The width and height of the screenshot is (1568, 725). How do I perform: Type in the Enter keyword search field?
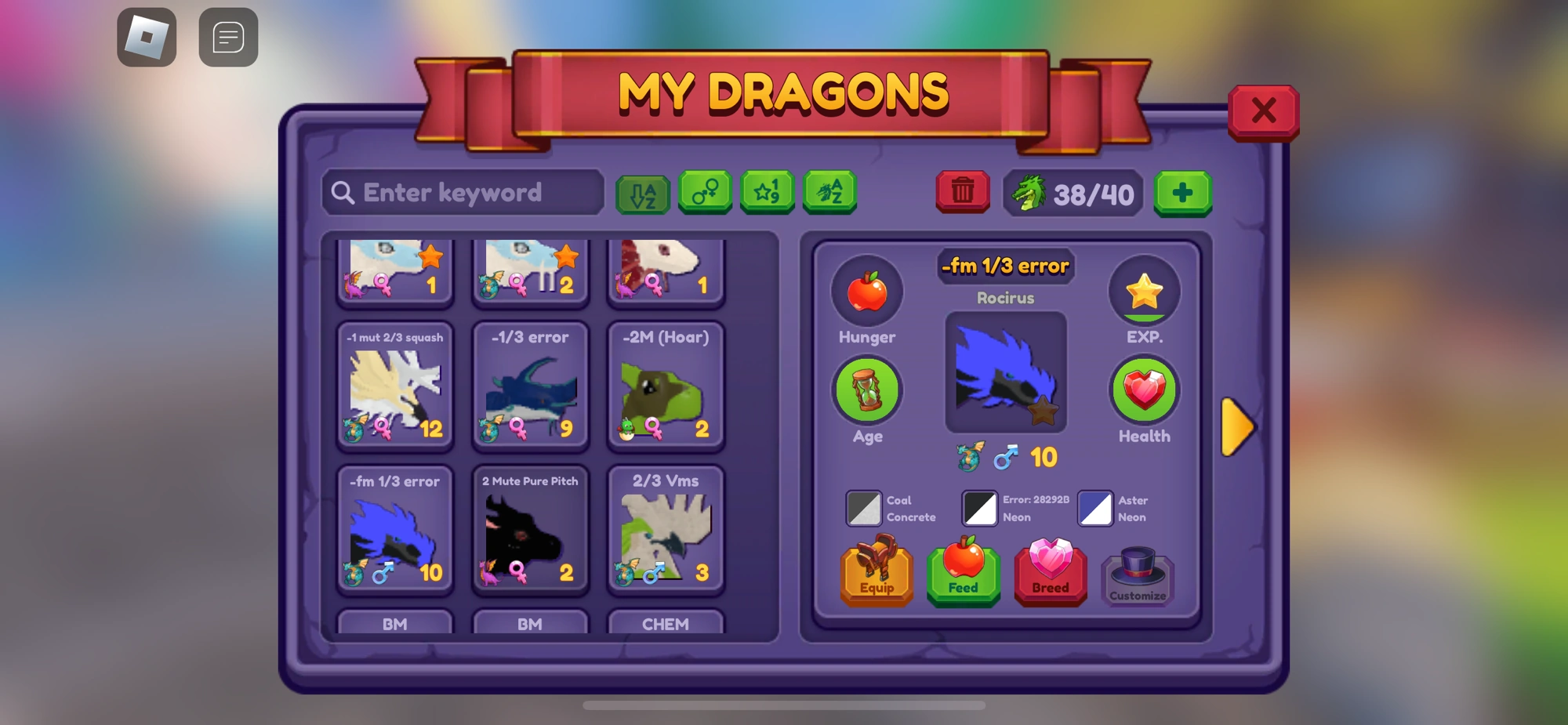click(x=463, y=192)
